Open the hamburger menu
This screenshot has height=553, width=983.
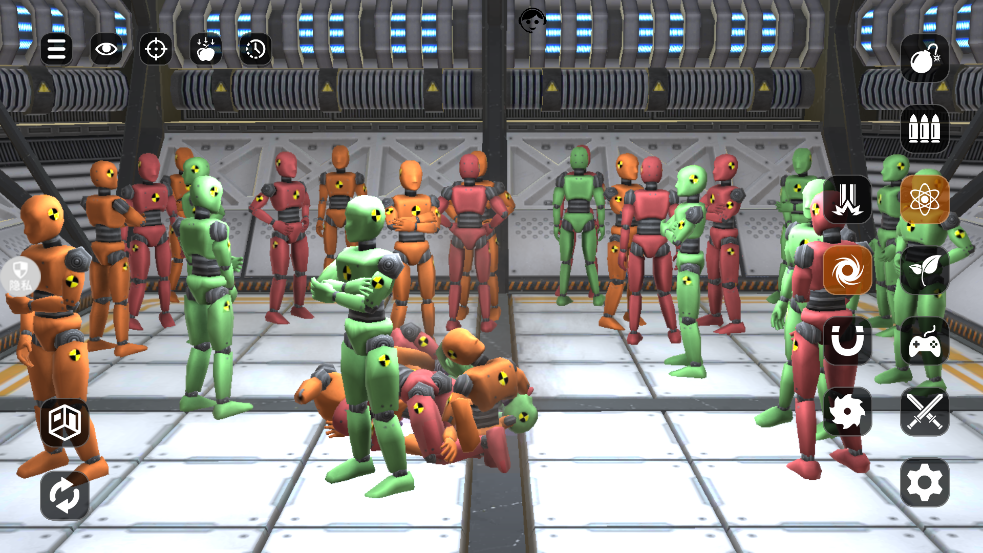tap(56, 48)
